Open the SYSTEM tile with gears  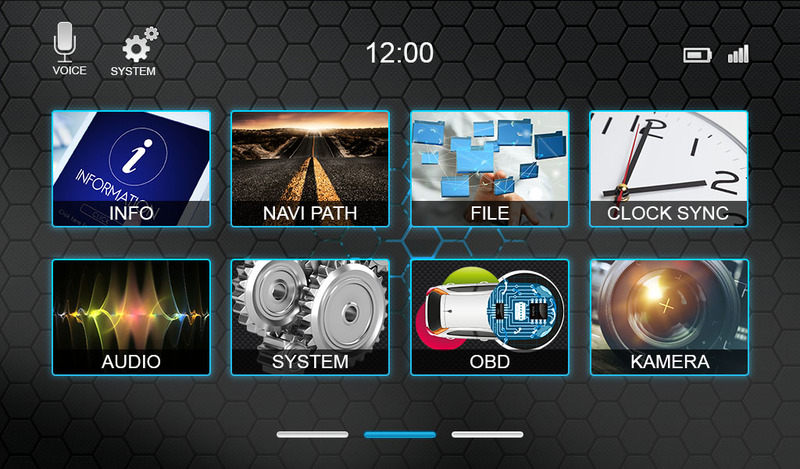310,317
